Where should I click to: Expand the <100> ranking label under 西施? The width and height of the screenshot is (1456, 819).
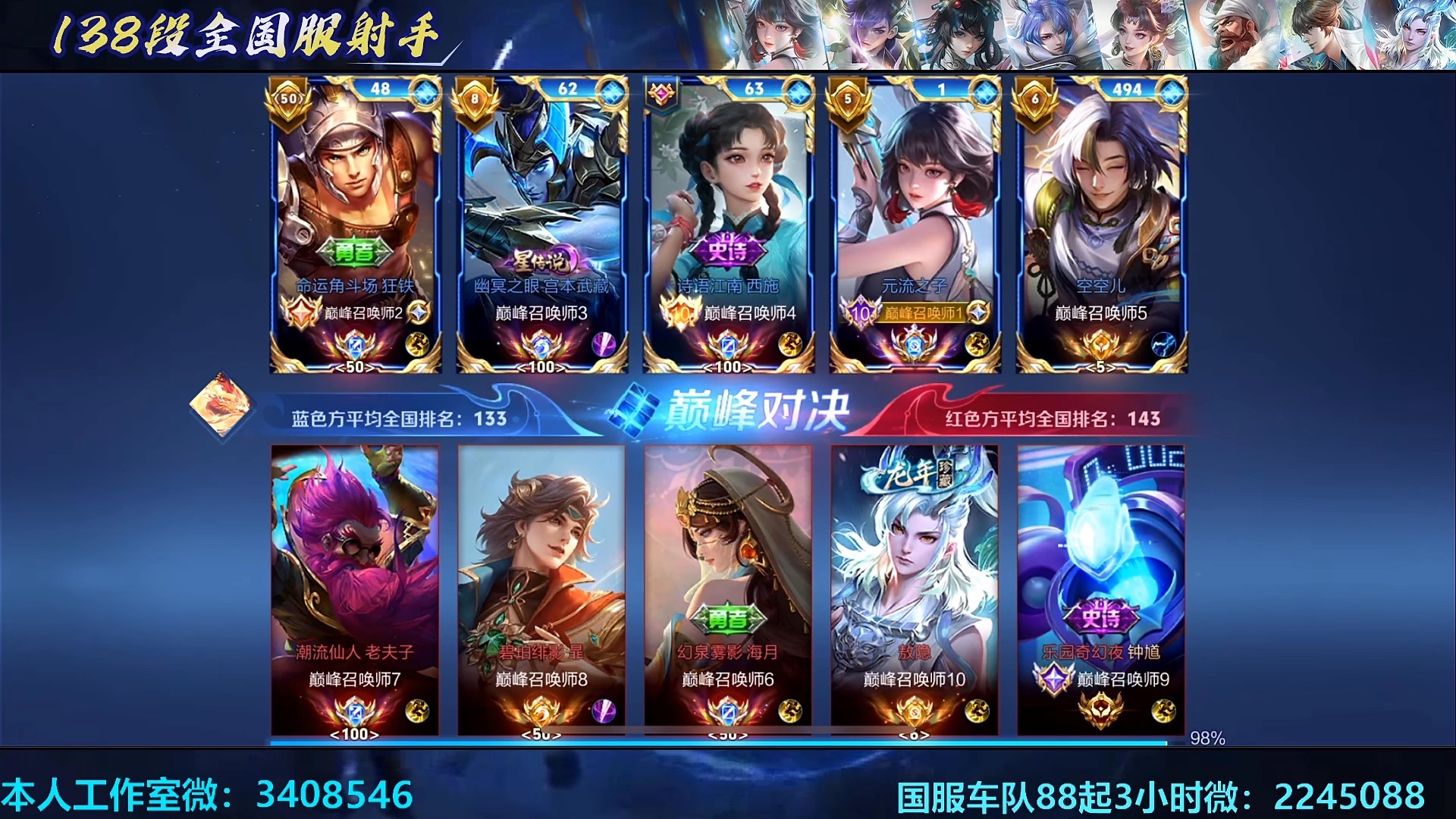729,368
